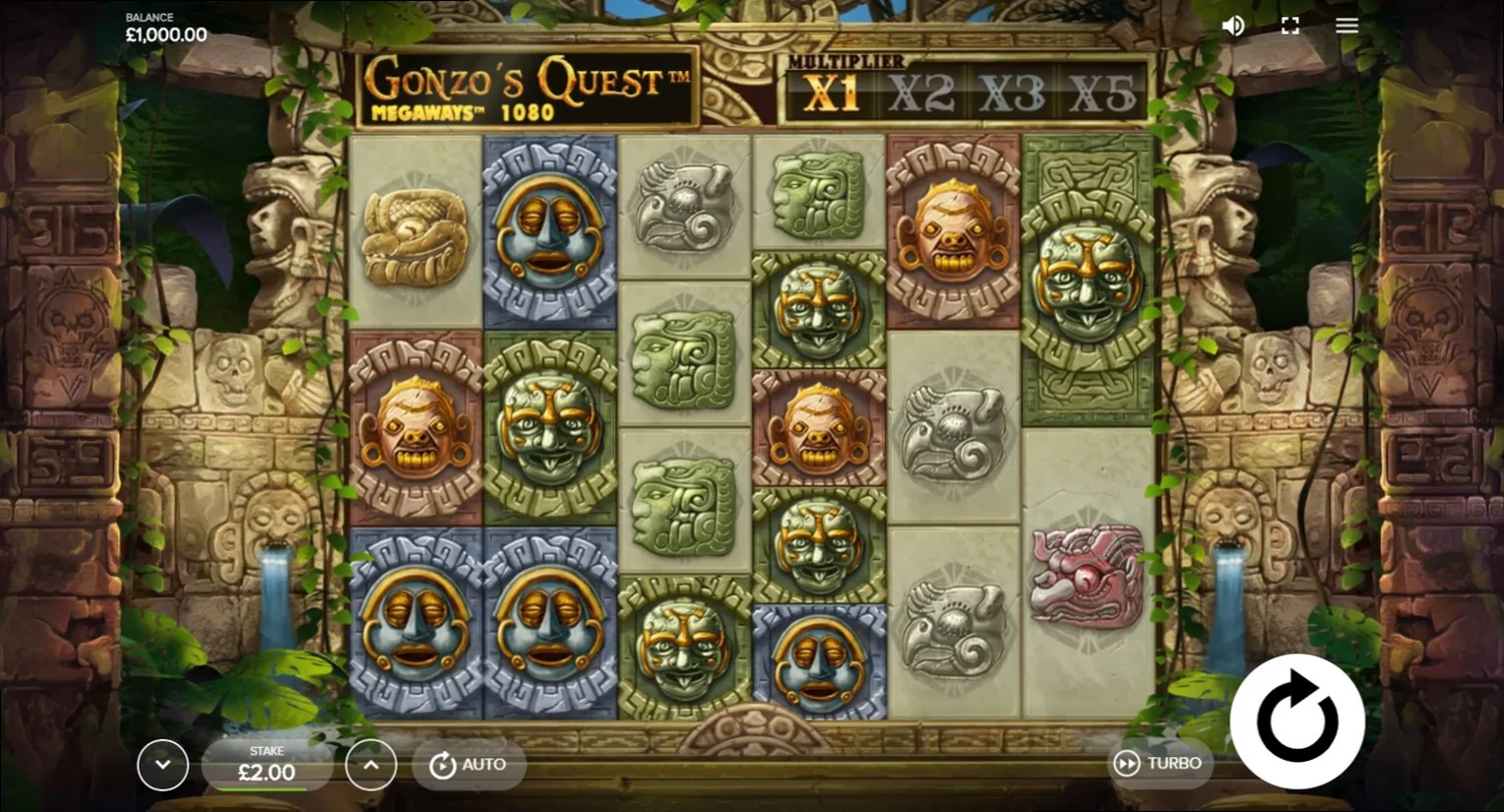Toggle Turbo spins on
The image size is (1504, 812).
1161,763
